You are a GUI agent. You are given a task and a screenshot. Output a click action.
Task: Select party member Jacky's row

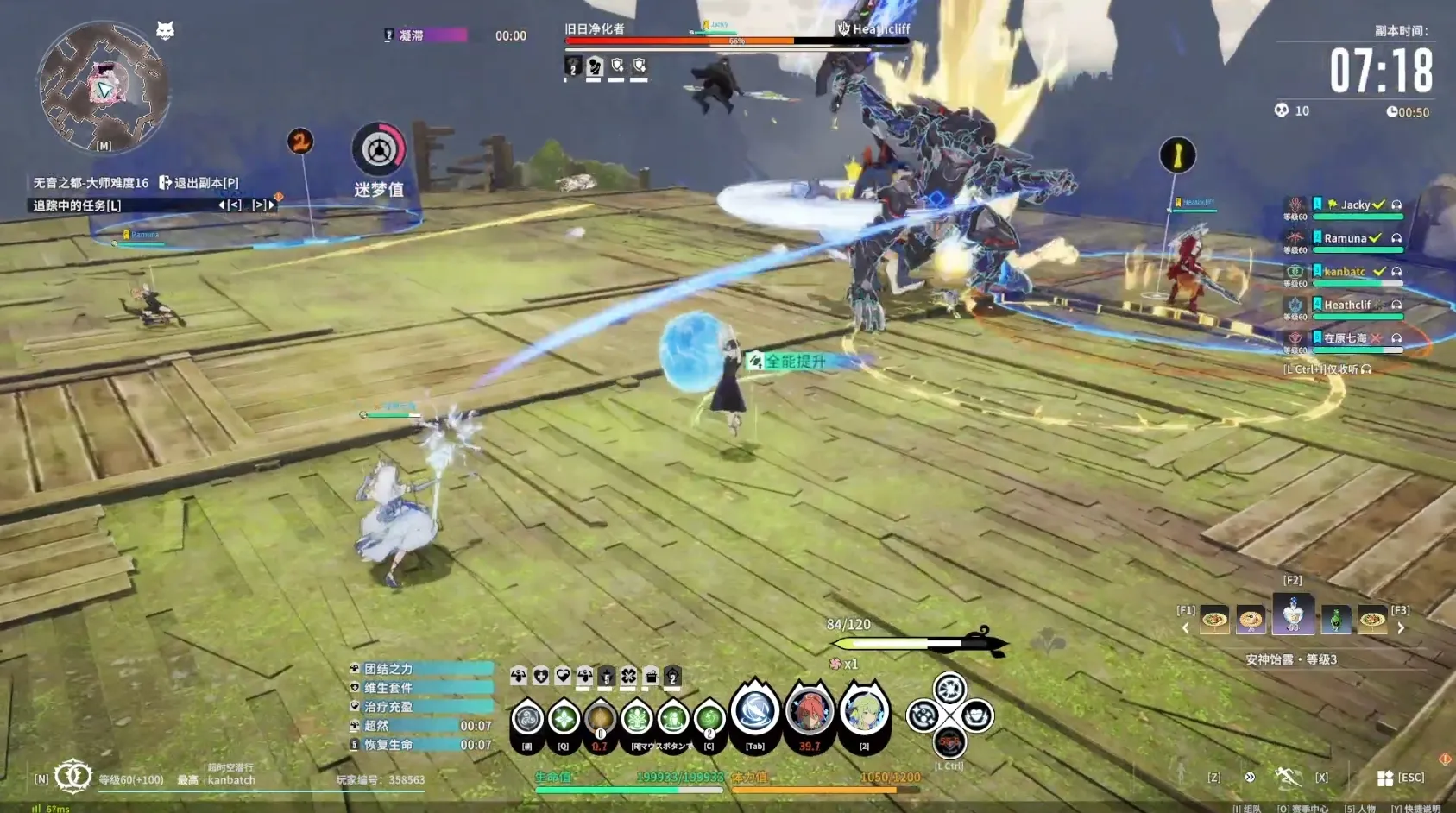pos(1355,205)
